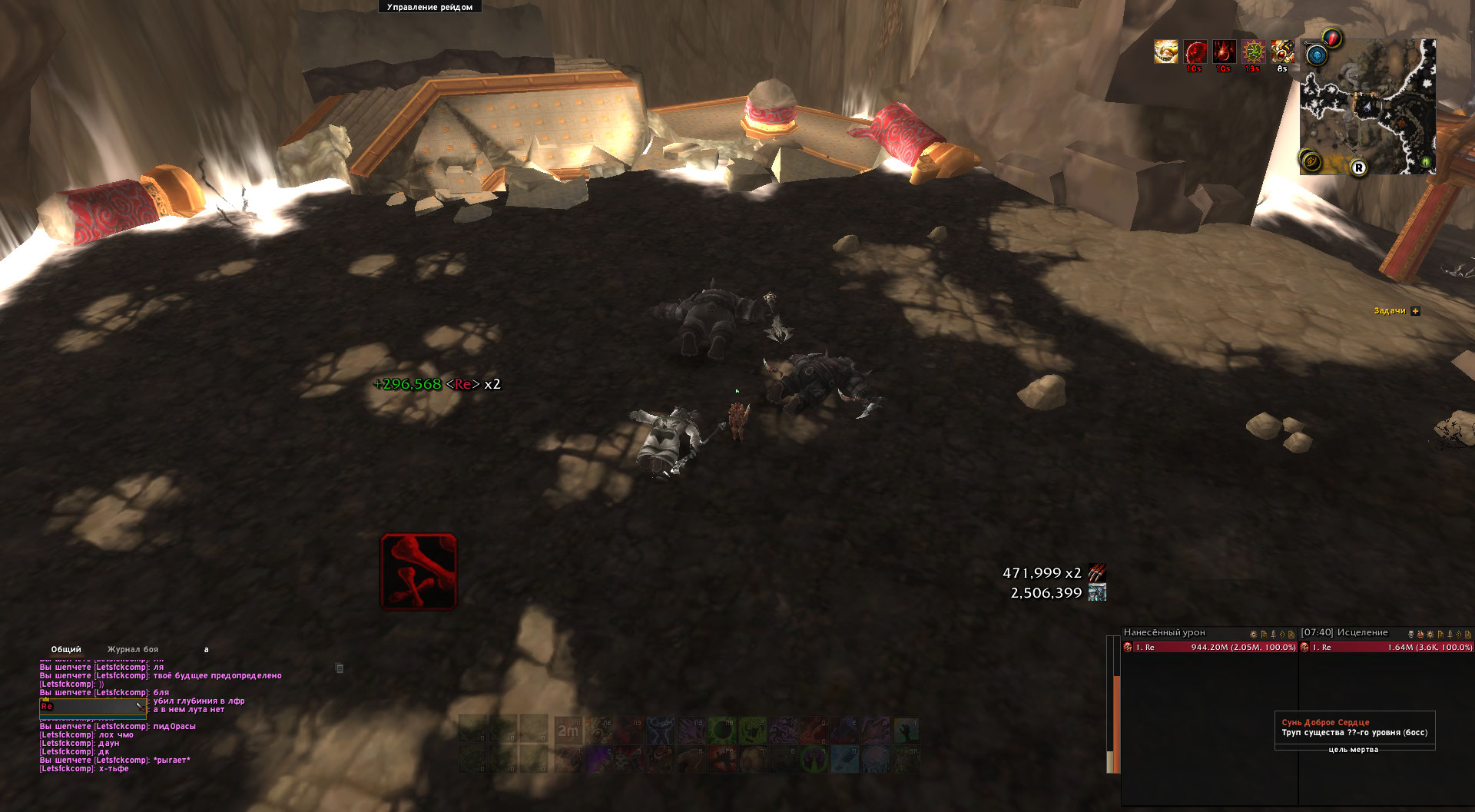Click the action bar slot labeled 2m
The image size is (1475, 812).
(x=568, y=731)
